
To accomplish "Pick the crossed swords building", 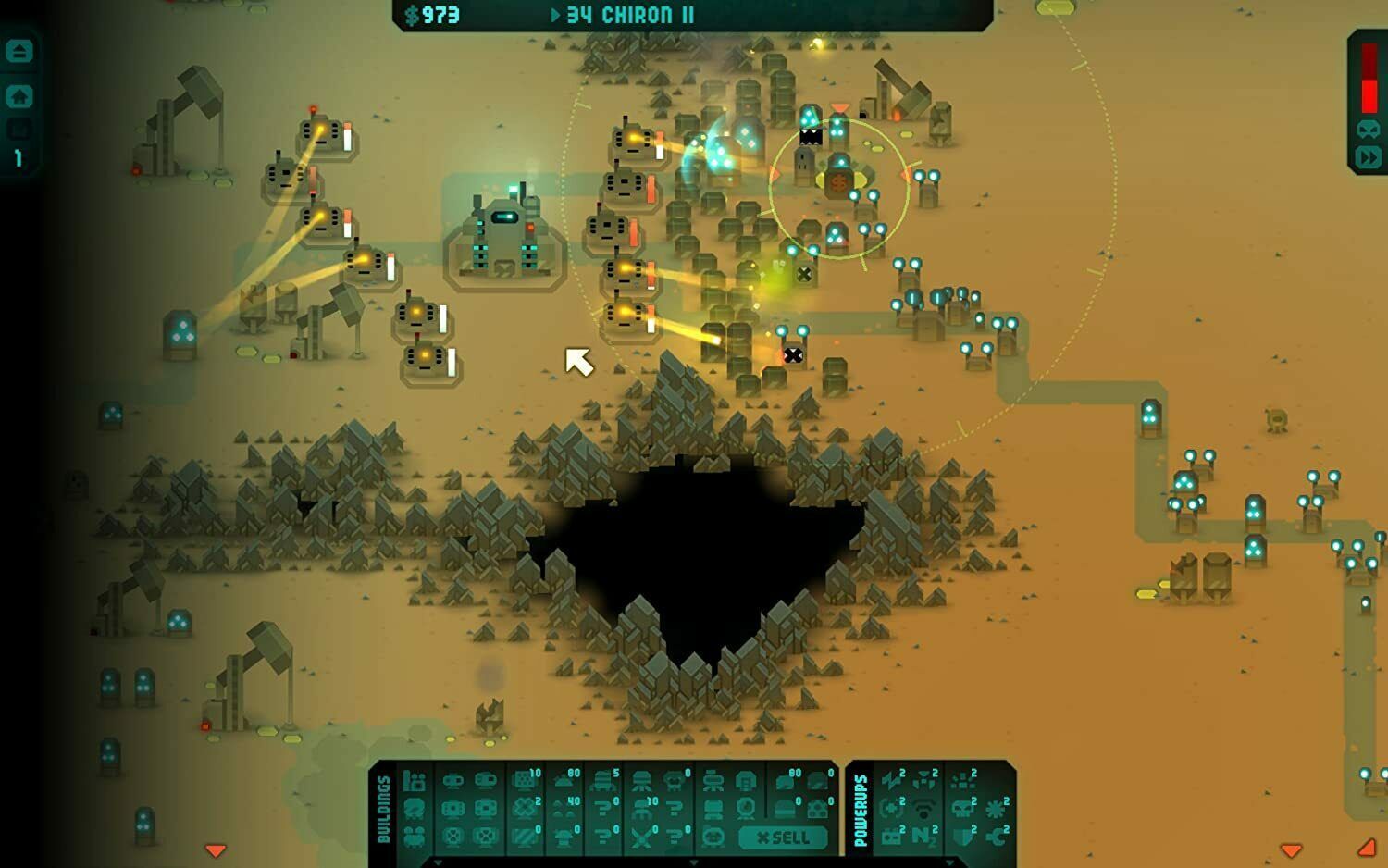I will point(641,837).
